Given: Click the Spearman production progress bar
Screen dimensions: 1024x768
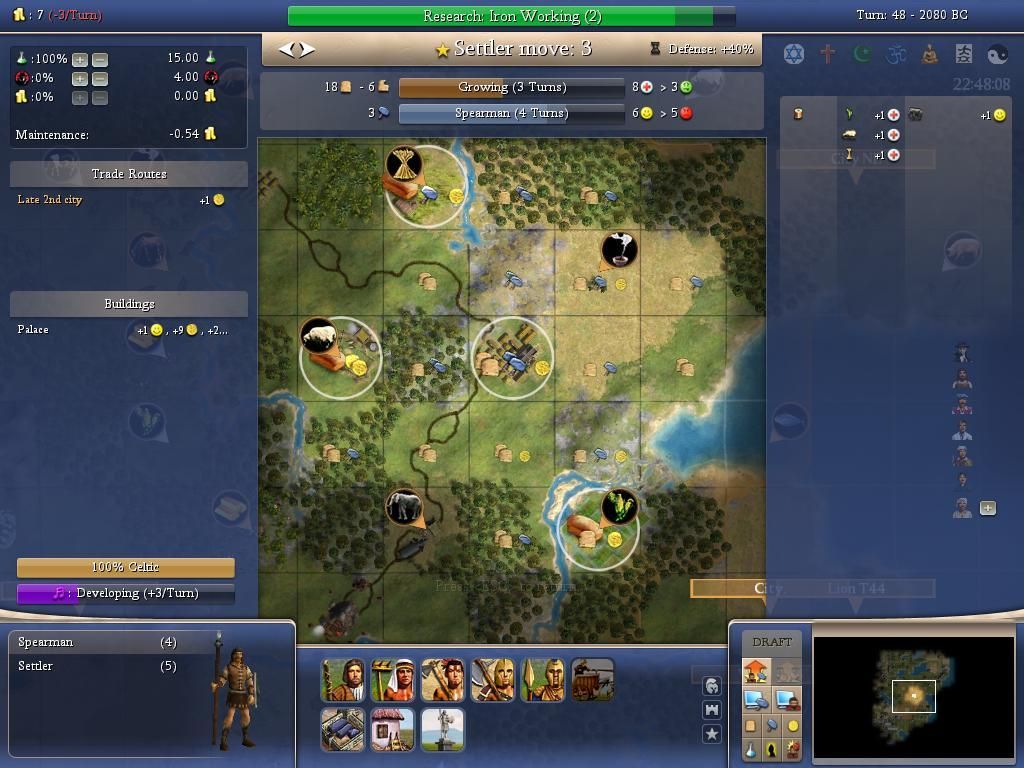Looking at the screenshot, I should point(511,113).
